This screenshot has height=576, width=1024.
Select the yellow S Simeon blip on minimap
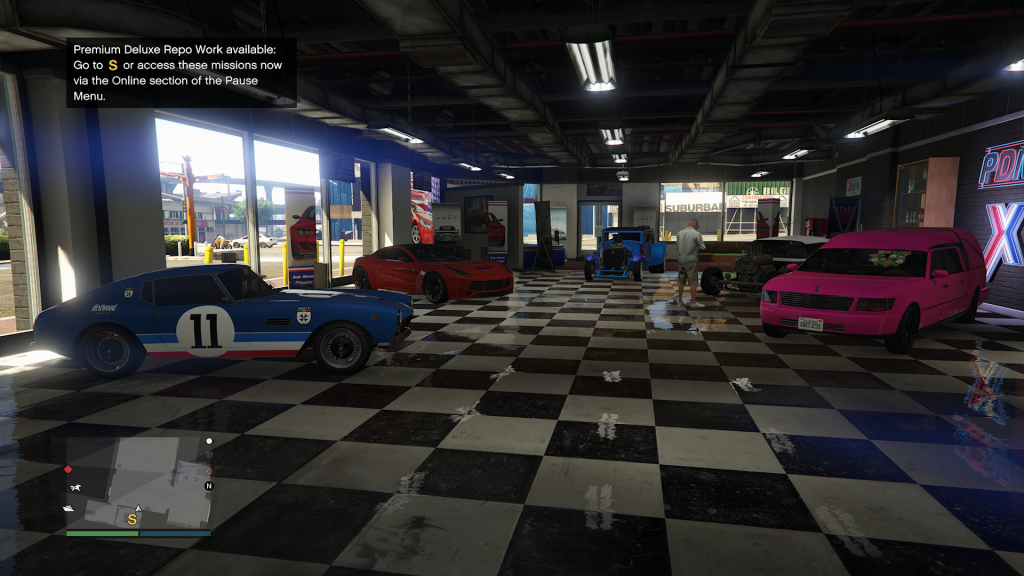point(131,518)
